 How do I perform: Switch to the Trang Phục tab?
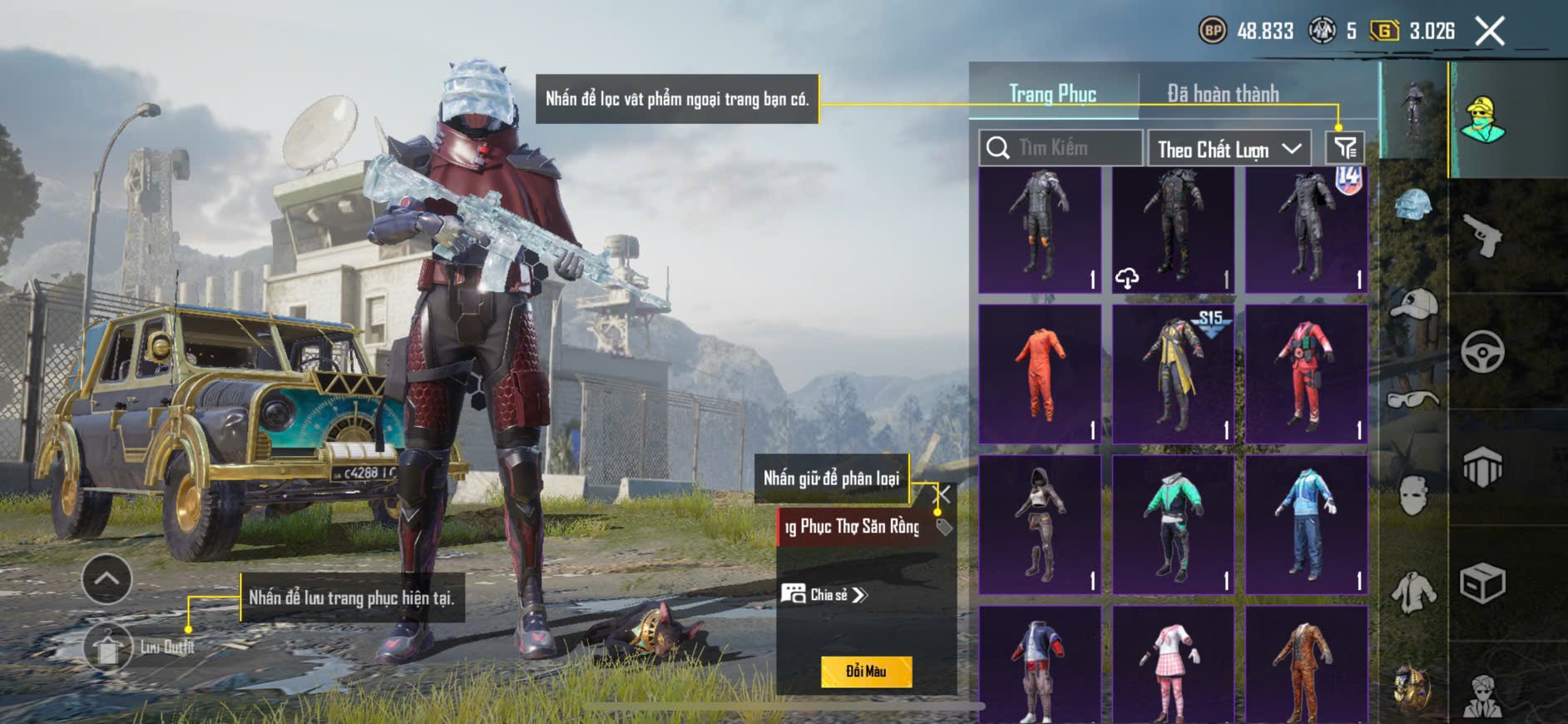1052,94
